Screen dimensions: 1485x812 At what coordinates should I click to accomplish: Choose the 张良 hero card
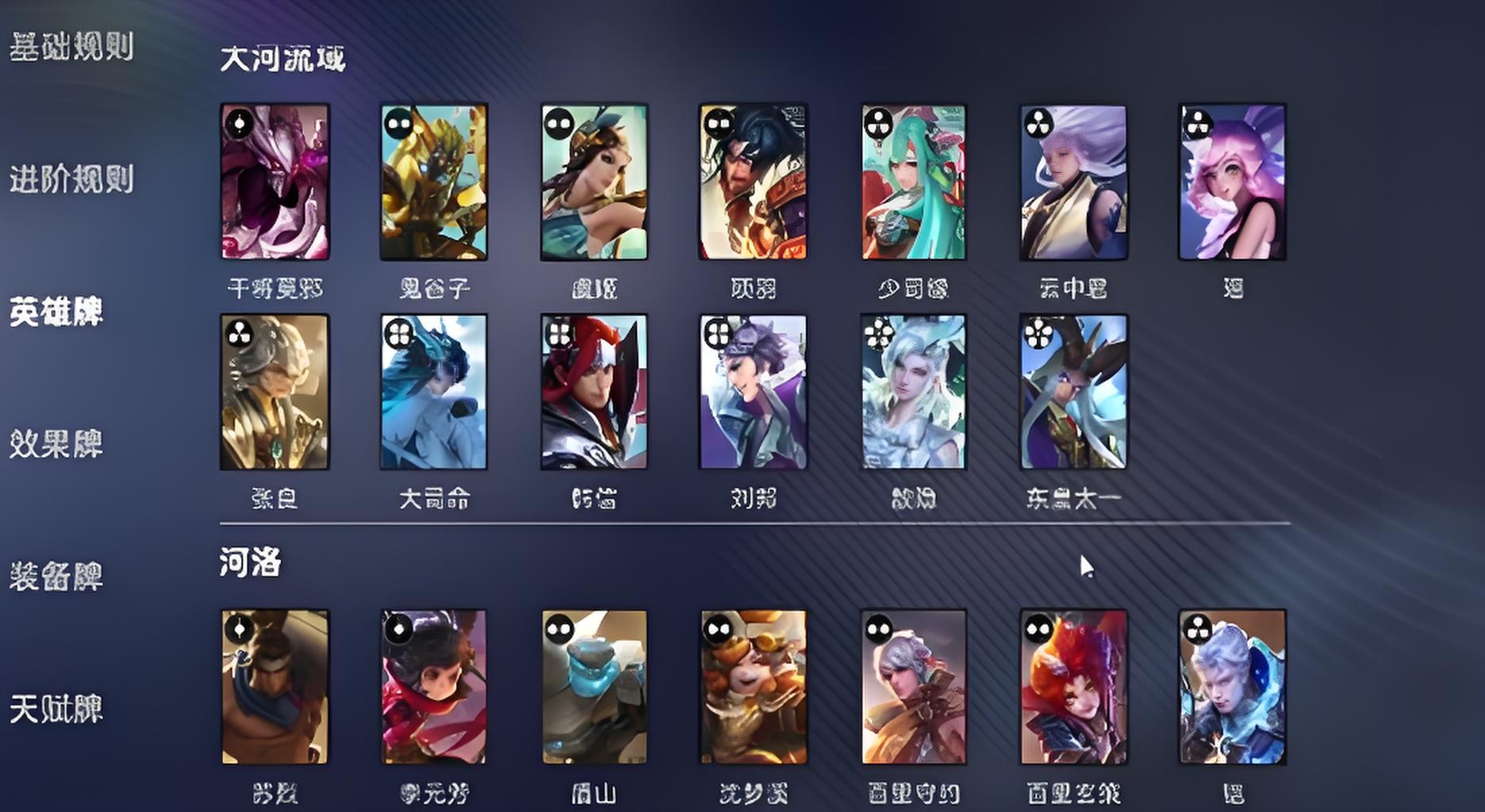coord(275,392)
